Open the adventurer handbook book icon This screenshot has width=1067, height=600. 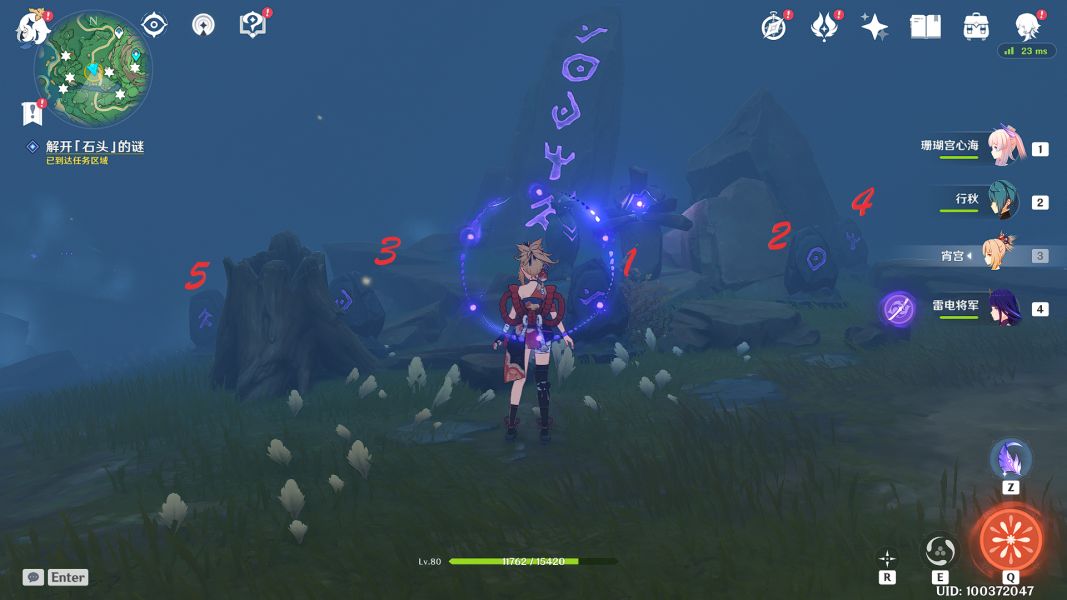pyautogui.click(x=925, y=27)
